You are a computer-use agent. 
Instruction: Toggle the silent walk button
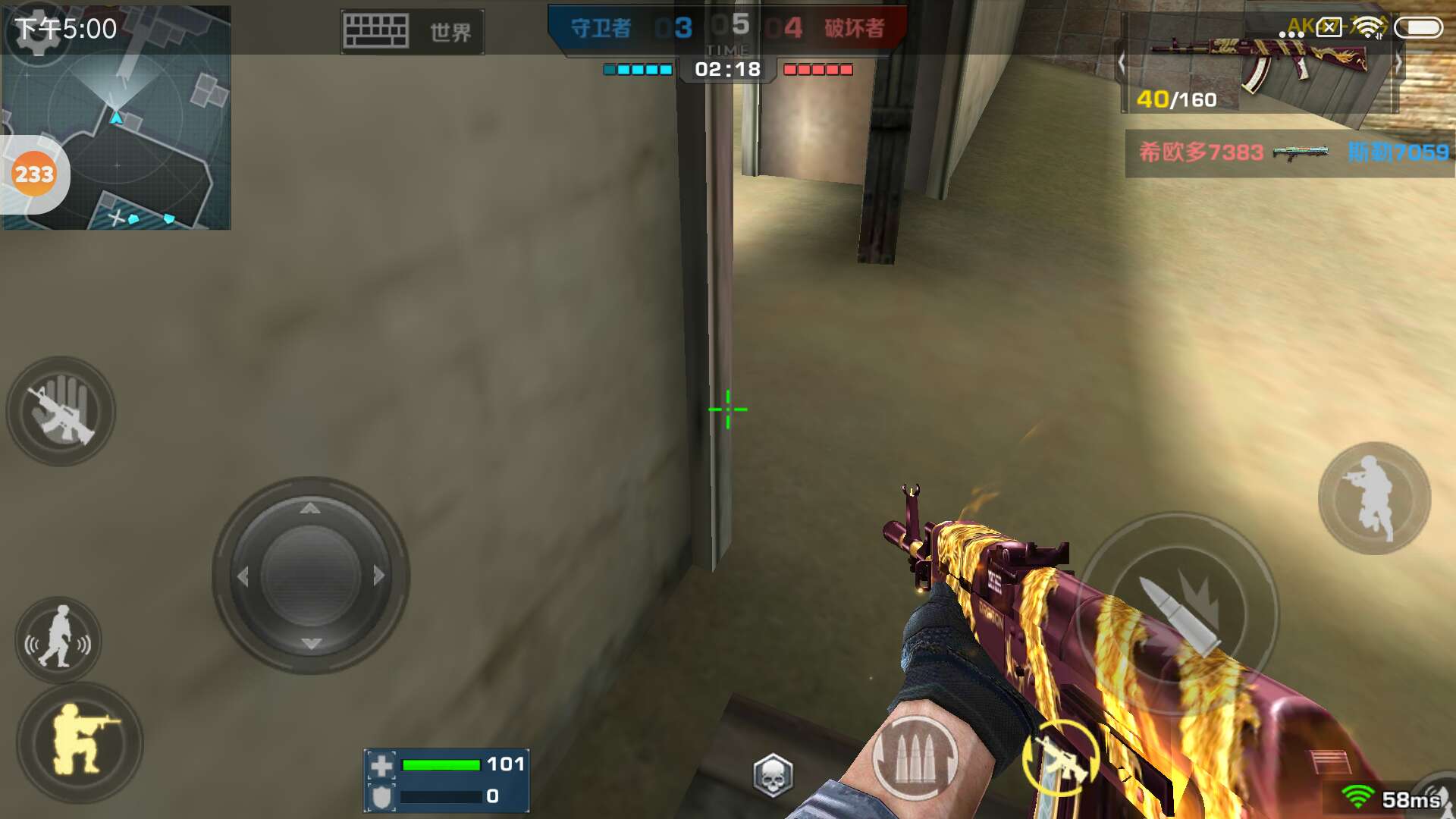58,641
